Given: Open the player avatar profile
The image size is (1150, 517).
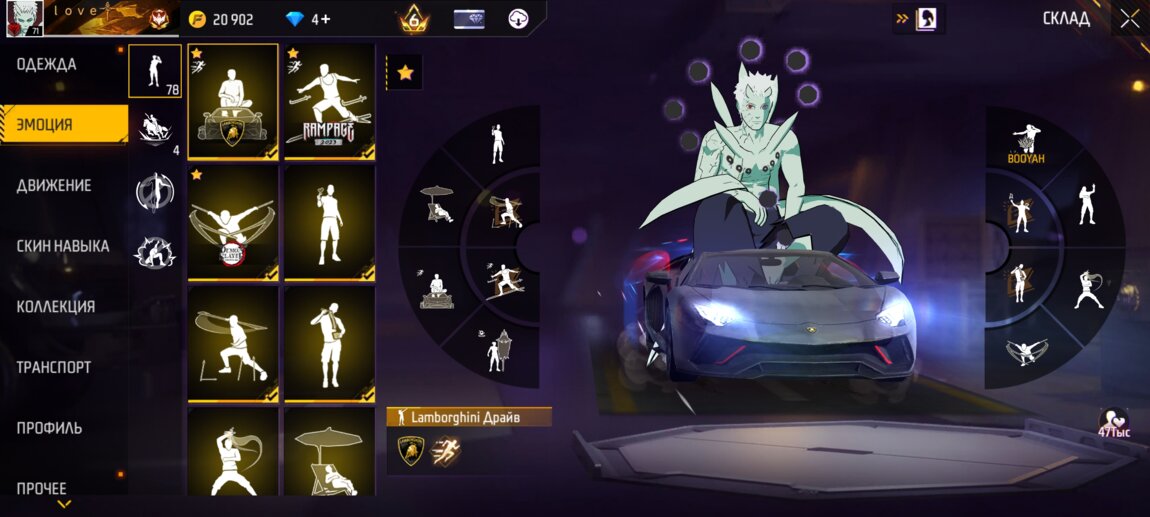Looking at the screenshot, I should click(x=24, y=19).
